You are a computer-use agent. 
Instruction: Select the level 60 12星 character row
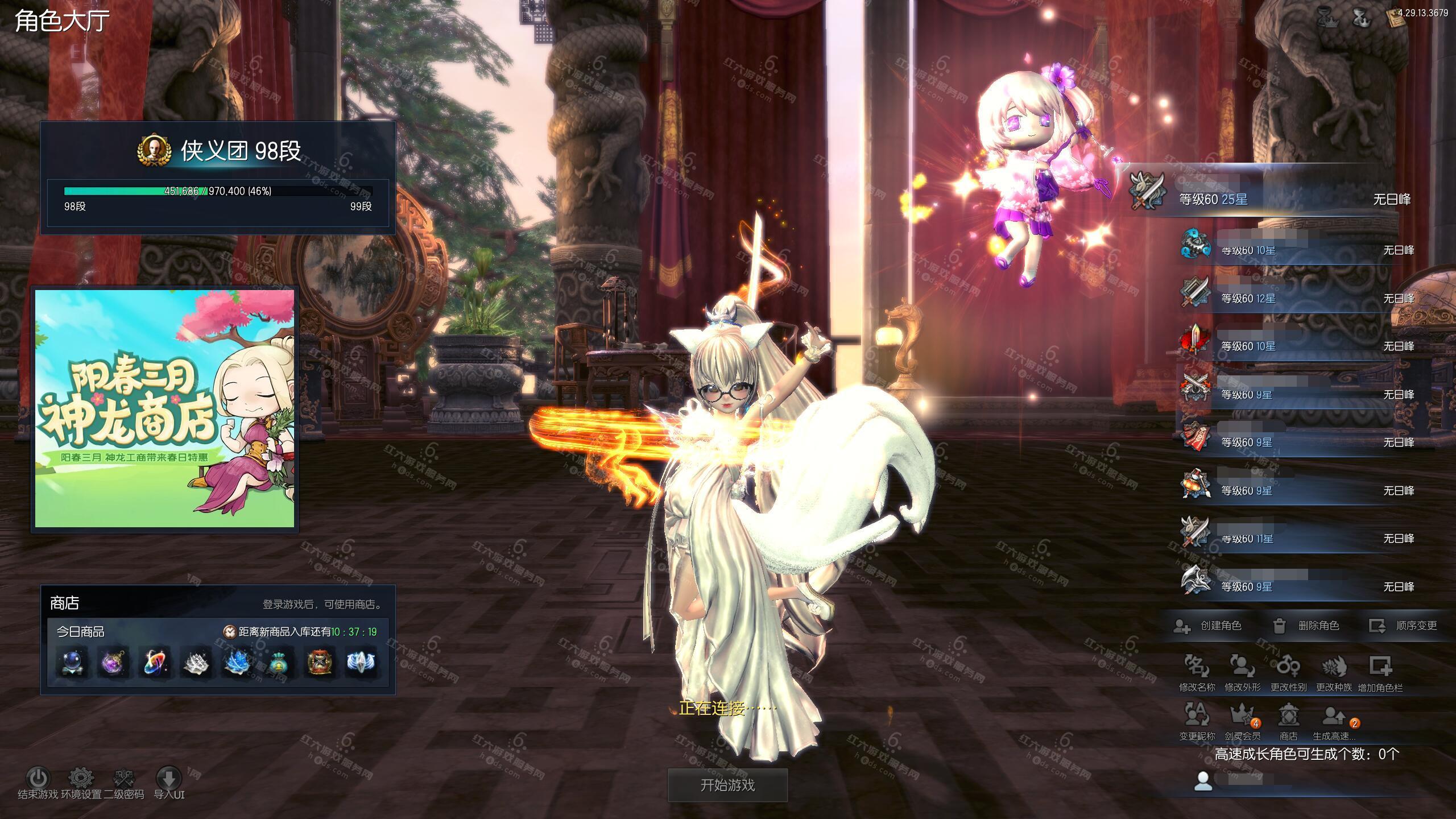point(1297,298)
